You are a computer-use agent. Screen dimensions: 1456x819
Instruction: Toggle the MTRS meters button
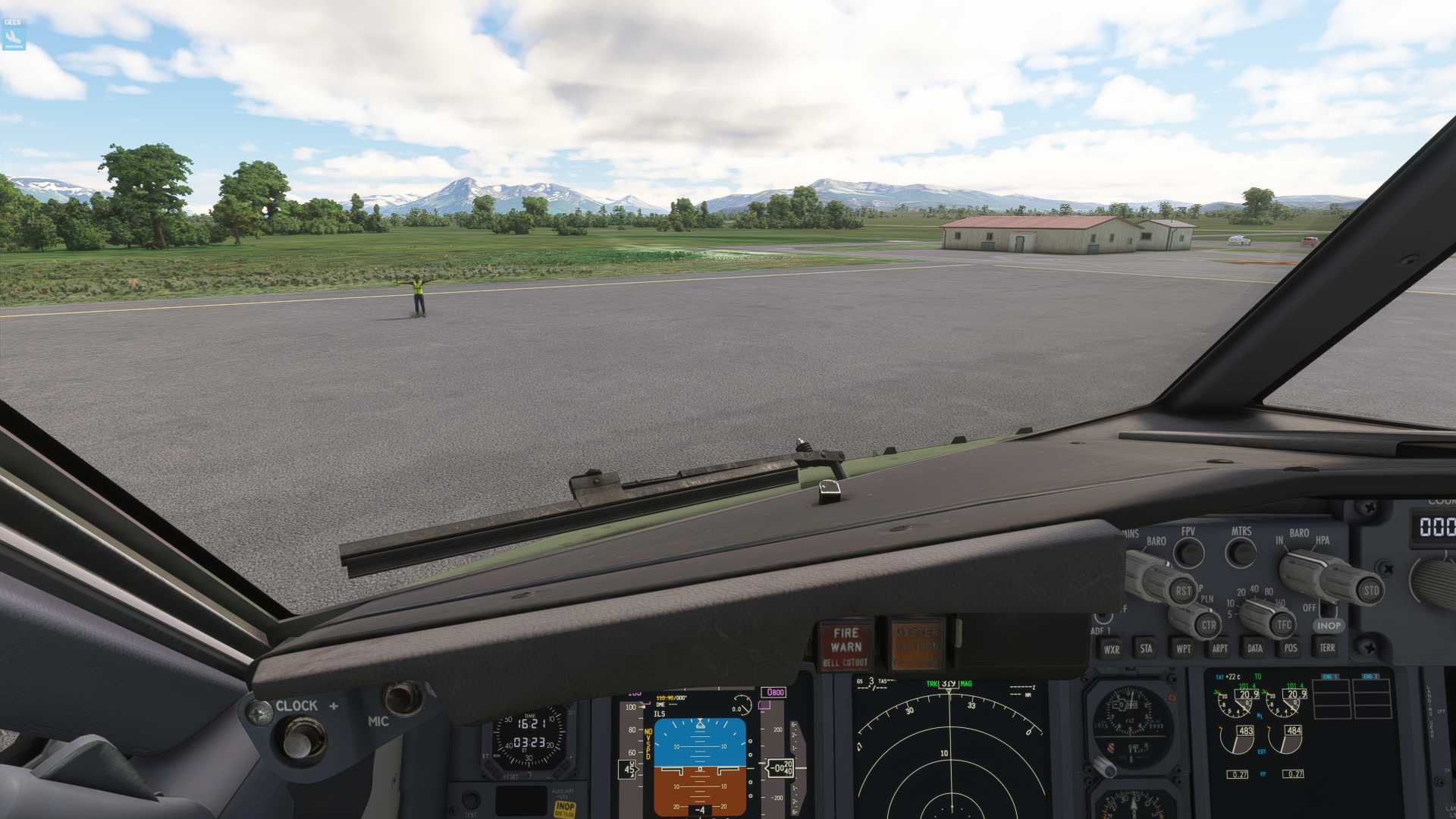point(1241,553)
